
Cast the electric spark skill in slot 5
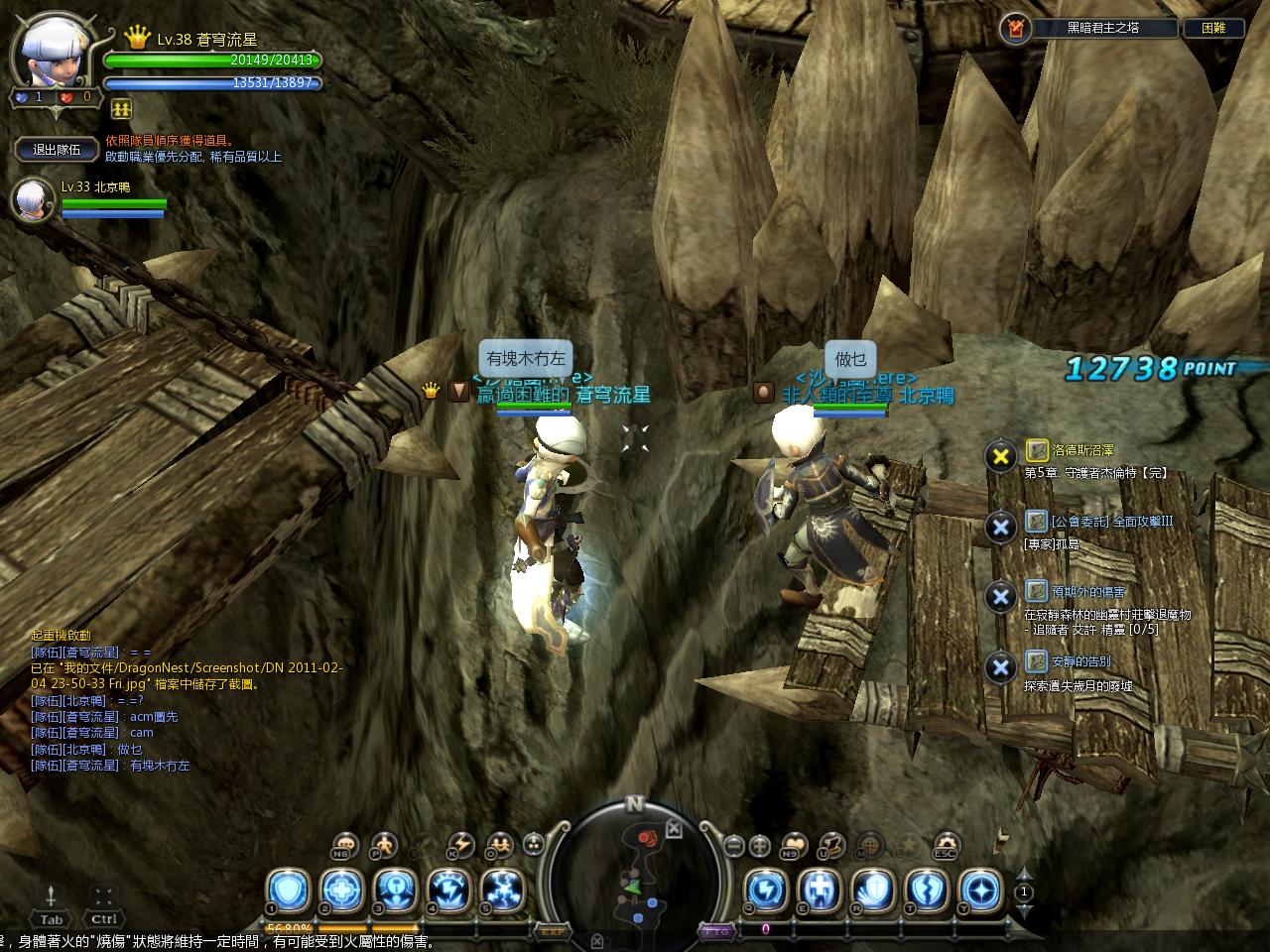[x=502, y=890]
